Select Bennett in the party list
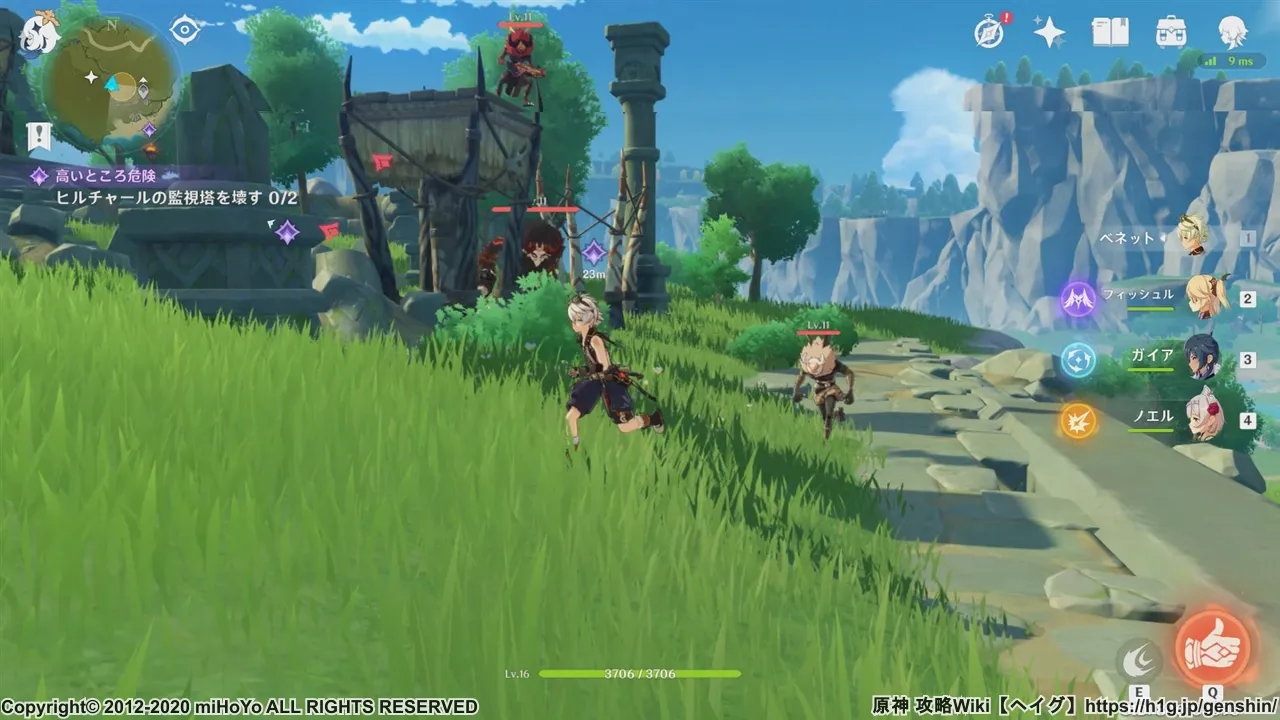The width and height of the screenshot is (1280, 720). [1193, 237]
